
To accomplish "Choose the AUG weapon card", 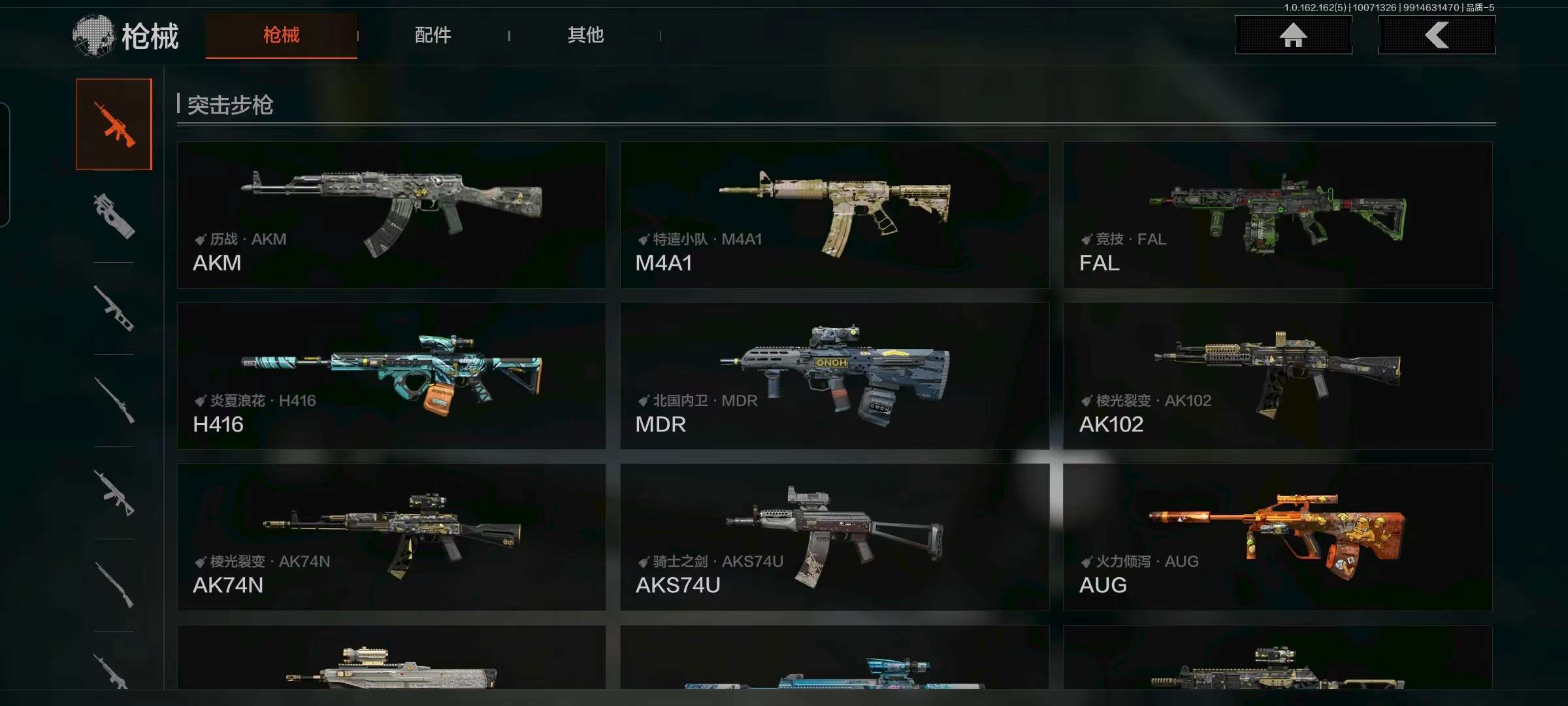I will tap(1277, 537).
